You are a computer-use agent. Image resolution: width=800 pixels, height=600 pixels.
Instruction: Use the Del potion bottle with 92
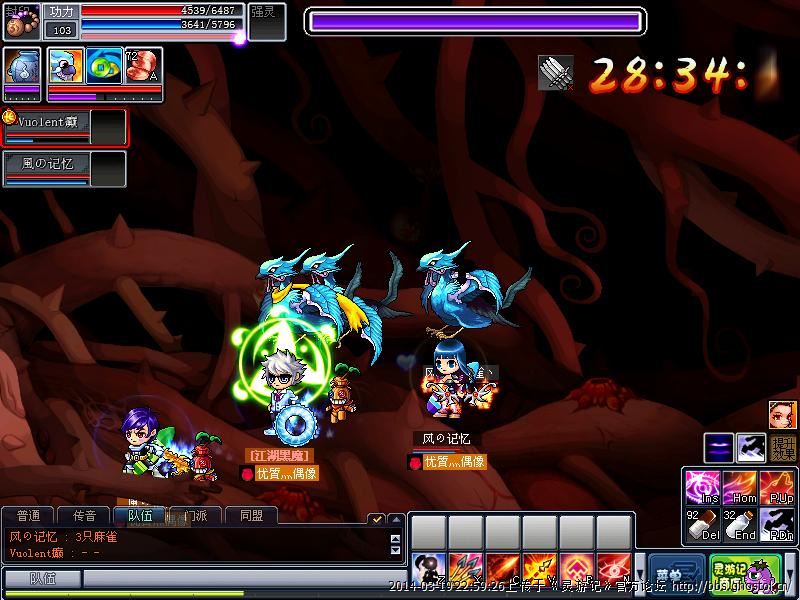[703, 524]
